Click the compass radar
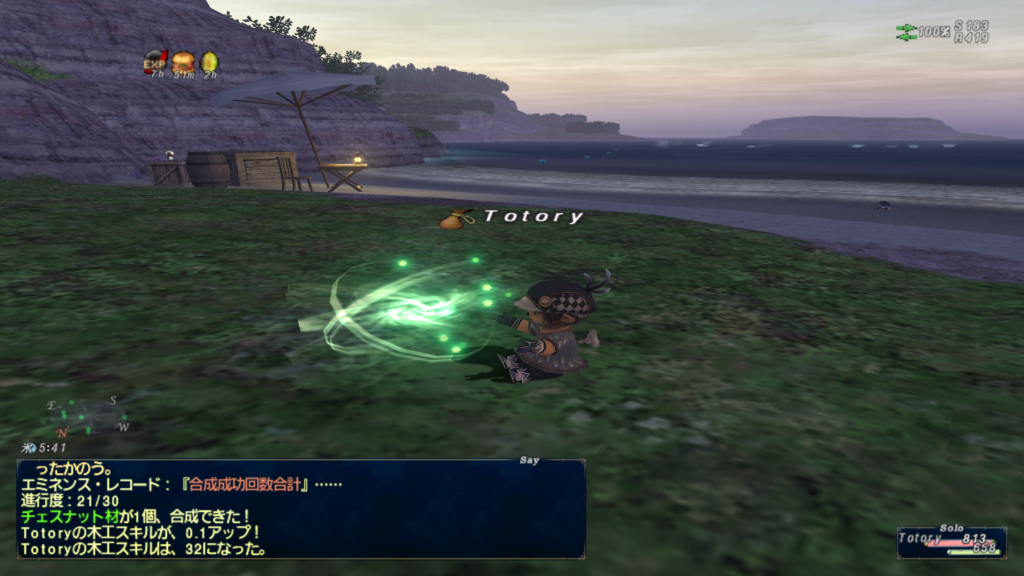This screenshot has width=1024, height=576. pyautogui.click(x=88, y=417)
